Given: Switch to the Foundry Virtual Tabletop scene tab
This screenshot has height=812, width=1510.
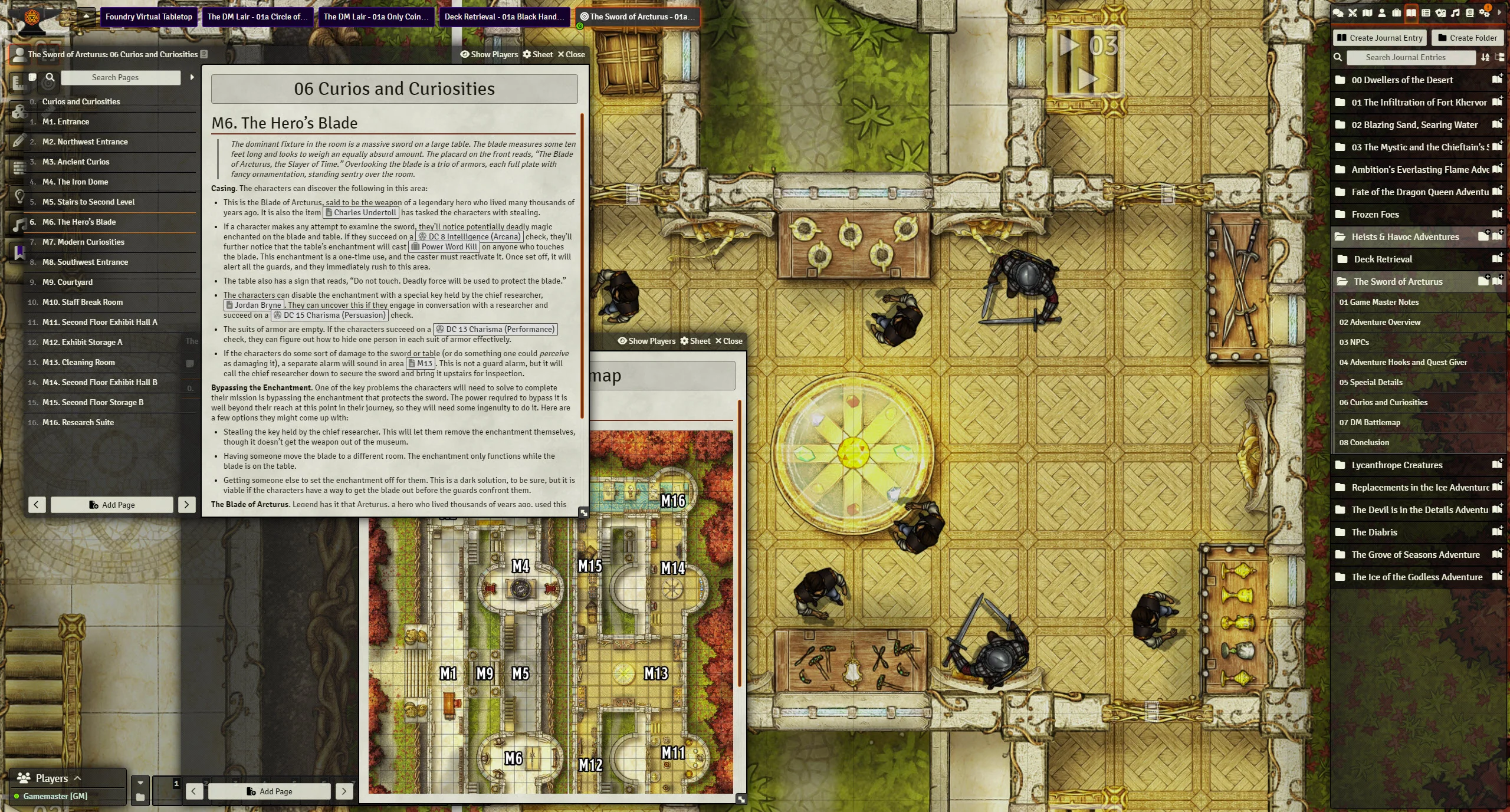Looking at the screenshot, I should [149, 17].
